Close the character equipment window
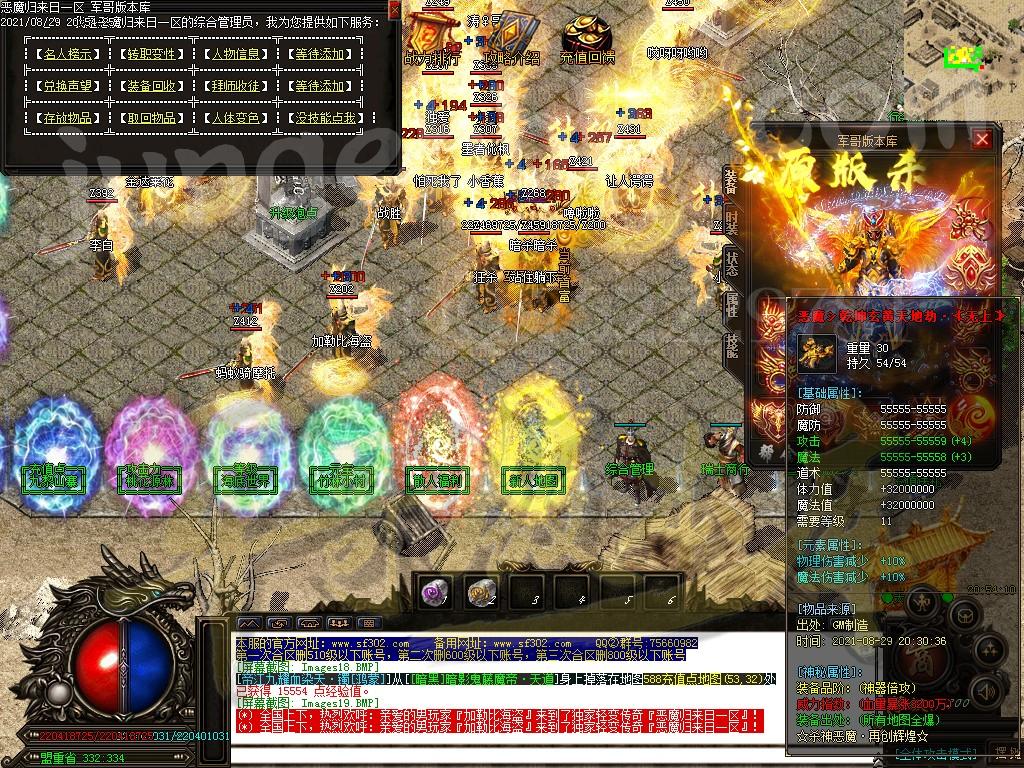This screenshot has width=1024, height=768. [x=982, y=140]
